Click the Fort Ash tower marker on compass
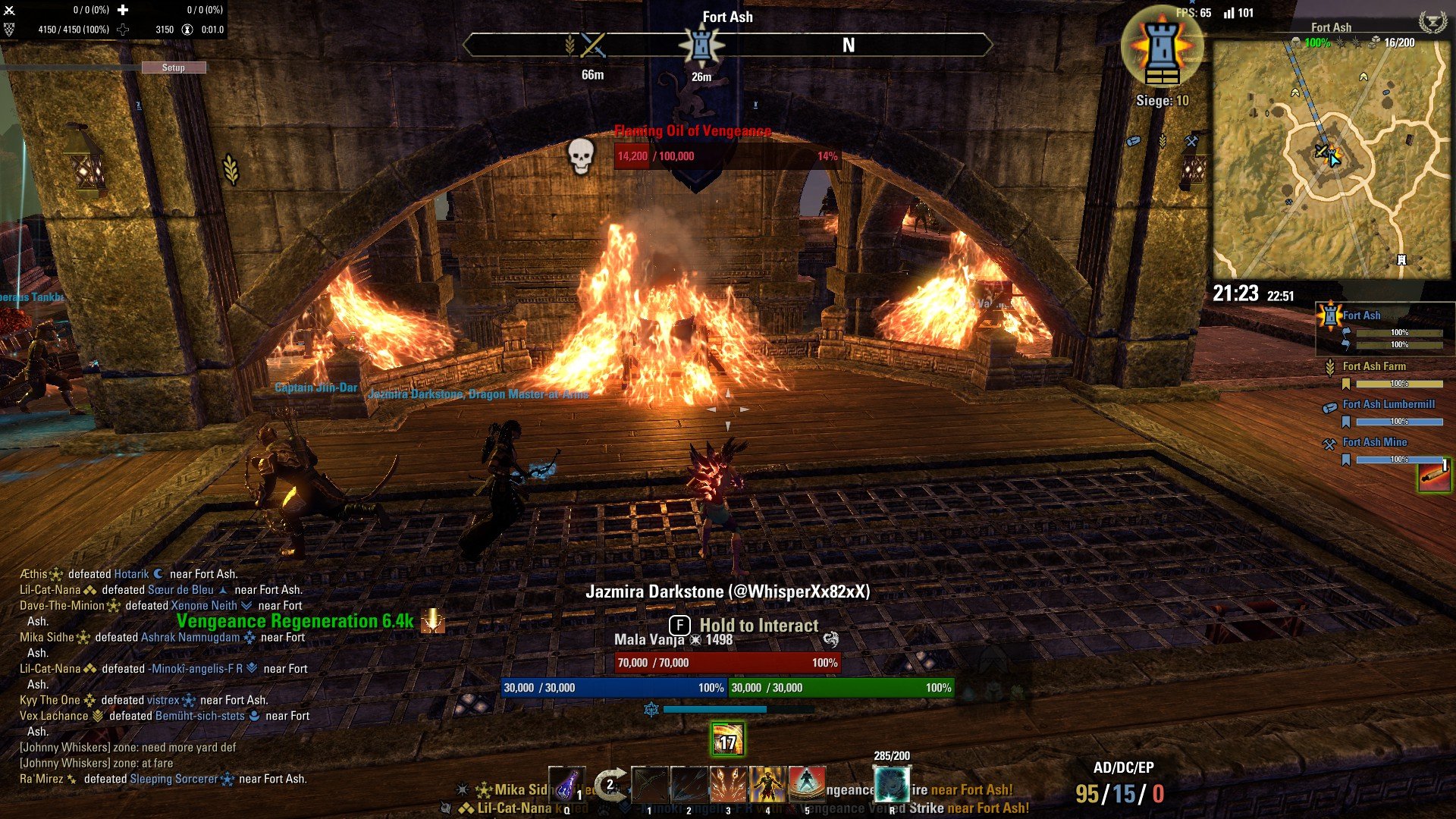Image resolution: width=1456 pixels, height=819 pixels. [x=701, y=45]
